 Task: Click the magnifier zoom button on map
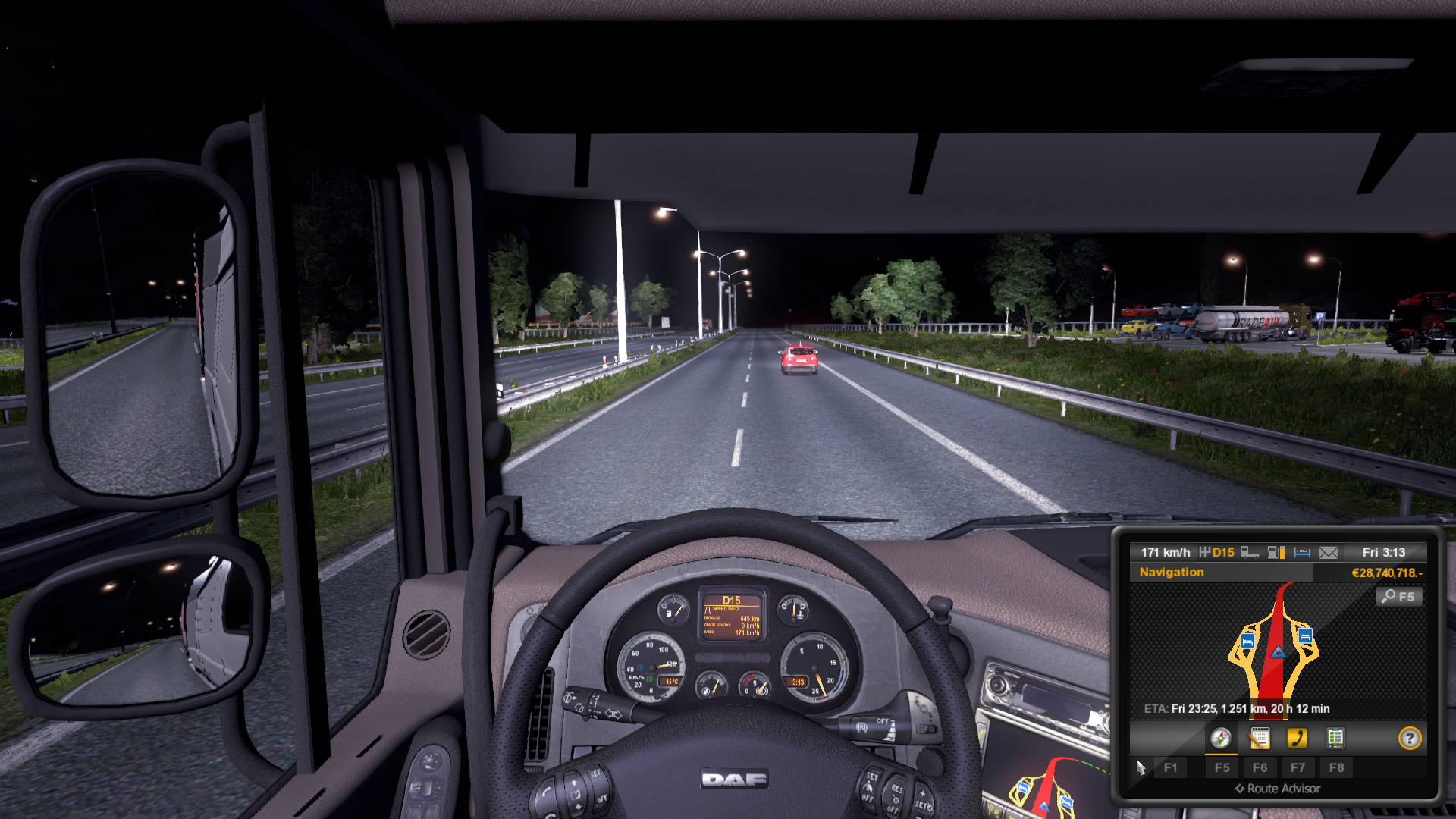[x=1399, y=597]
